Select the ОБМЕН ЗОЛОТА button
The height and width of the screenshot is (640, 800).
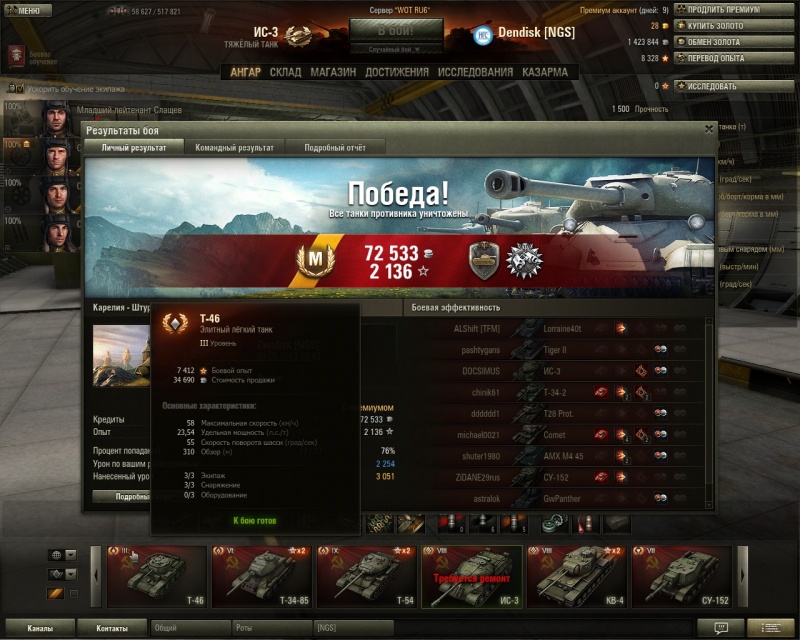click(x=737, y=42)
